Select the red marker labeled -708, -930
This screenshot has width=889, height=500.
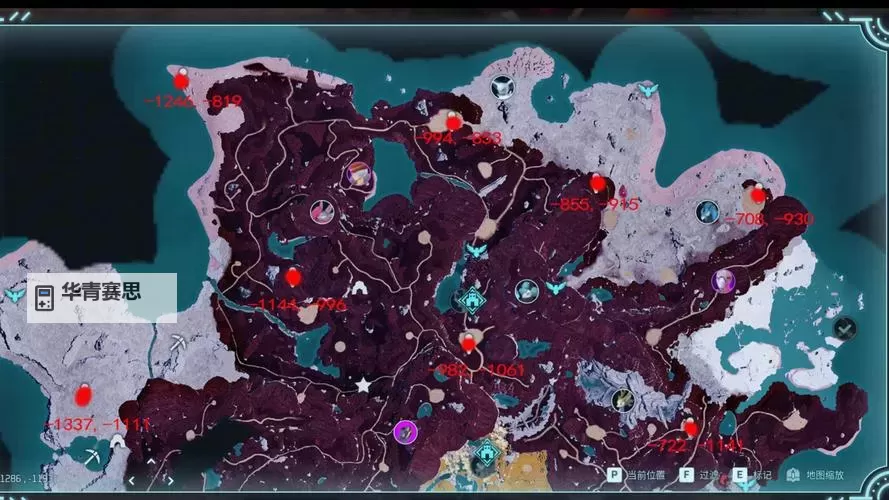[x=757, y=193]
